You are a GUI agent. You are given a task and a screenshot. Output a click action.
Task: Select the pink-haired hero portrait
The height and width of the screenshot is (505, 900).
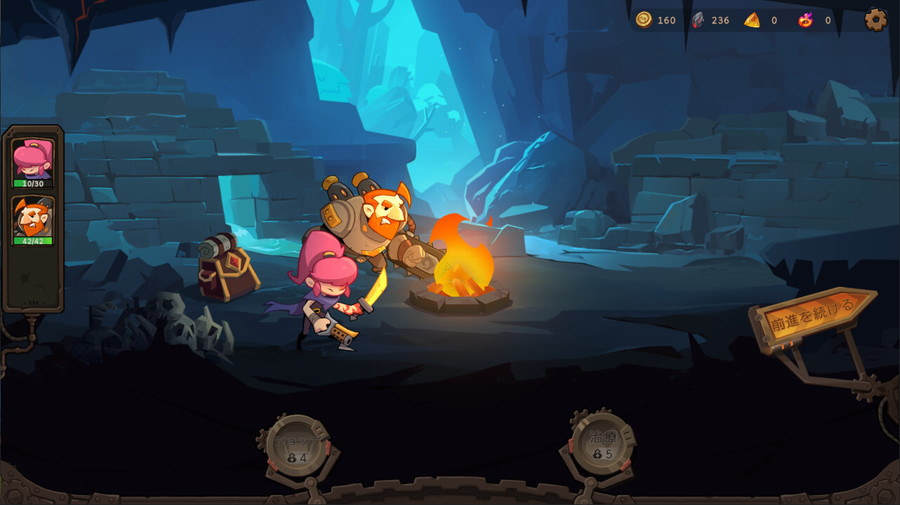32,160
